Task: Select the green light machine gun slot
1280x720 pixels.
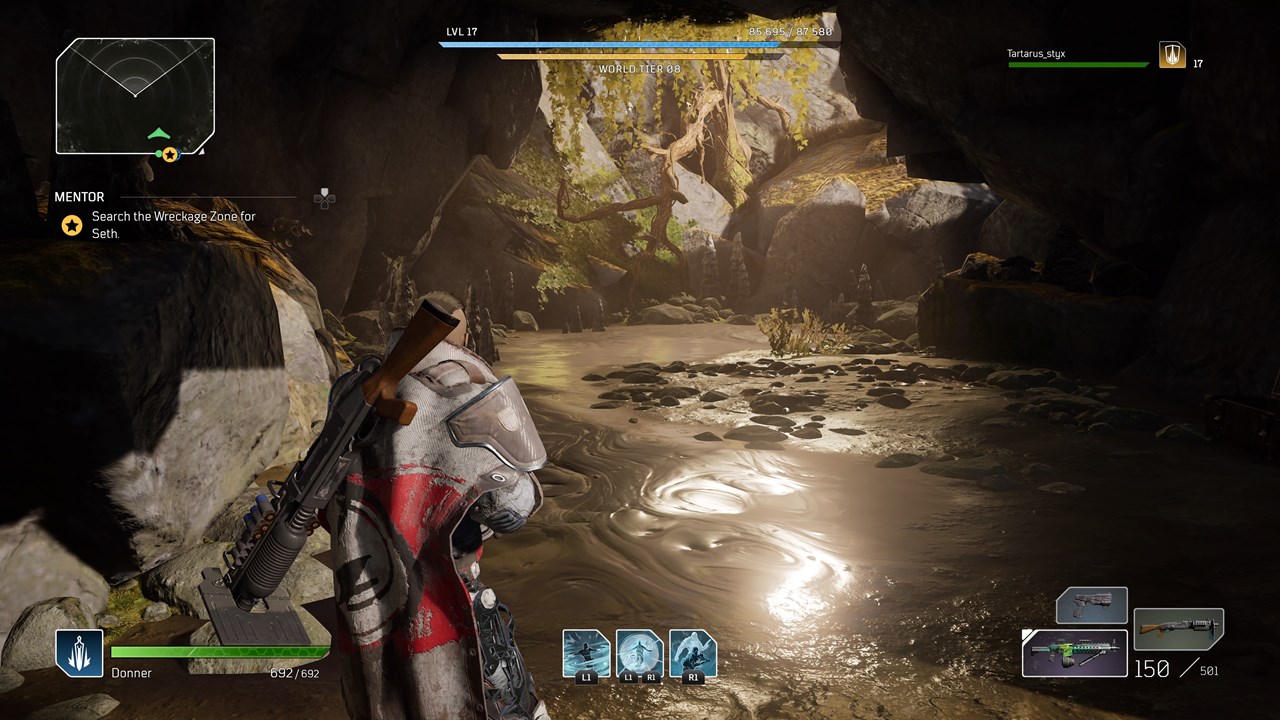Action: pyautogui.click(x=1075, y=652)
